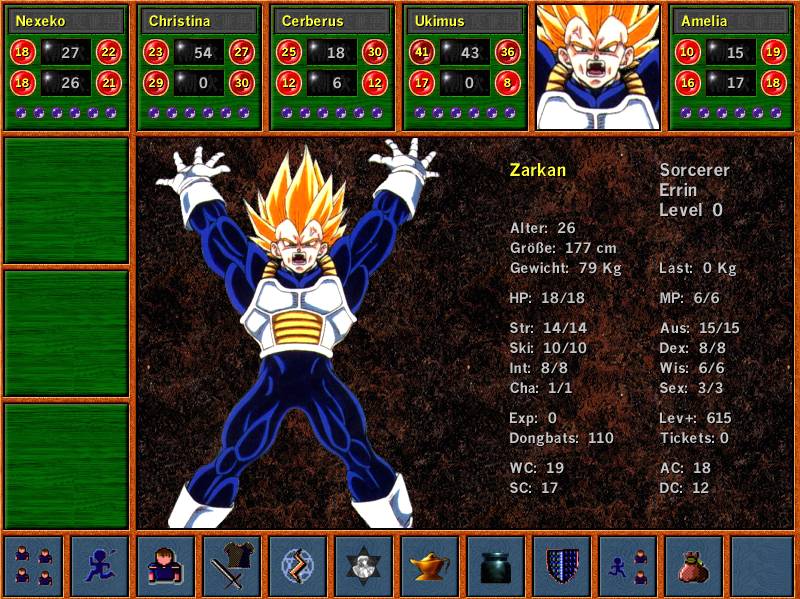Select Christina's party panel
The image size is (800, 599).
coord(199,67)
